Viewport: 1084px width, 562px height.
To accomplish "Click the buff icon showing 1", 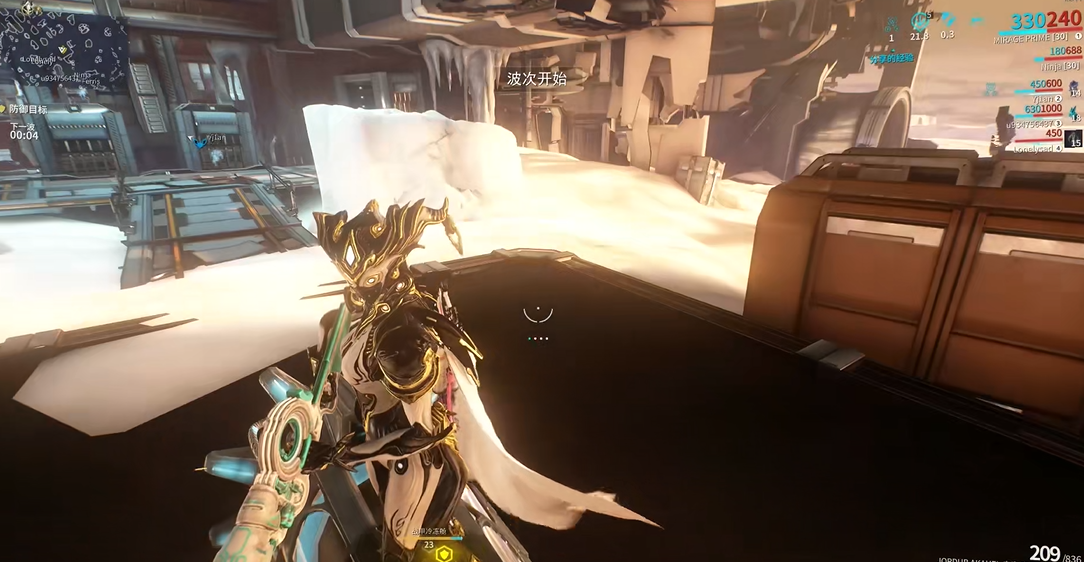I will pos(892,22).
